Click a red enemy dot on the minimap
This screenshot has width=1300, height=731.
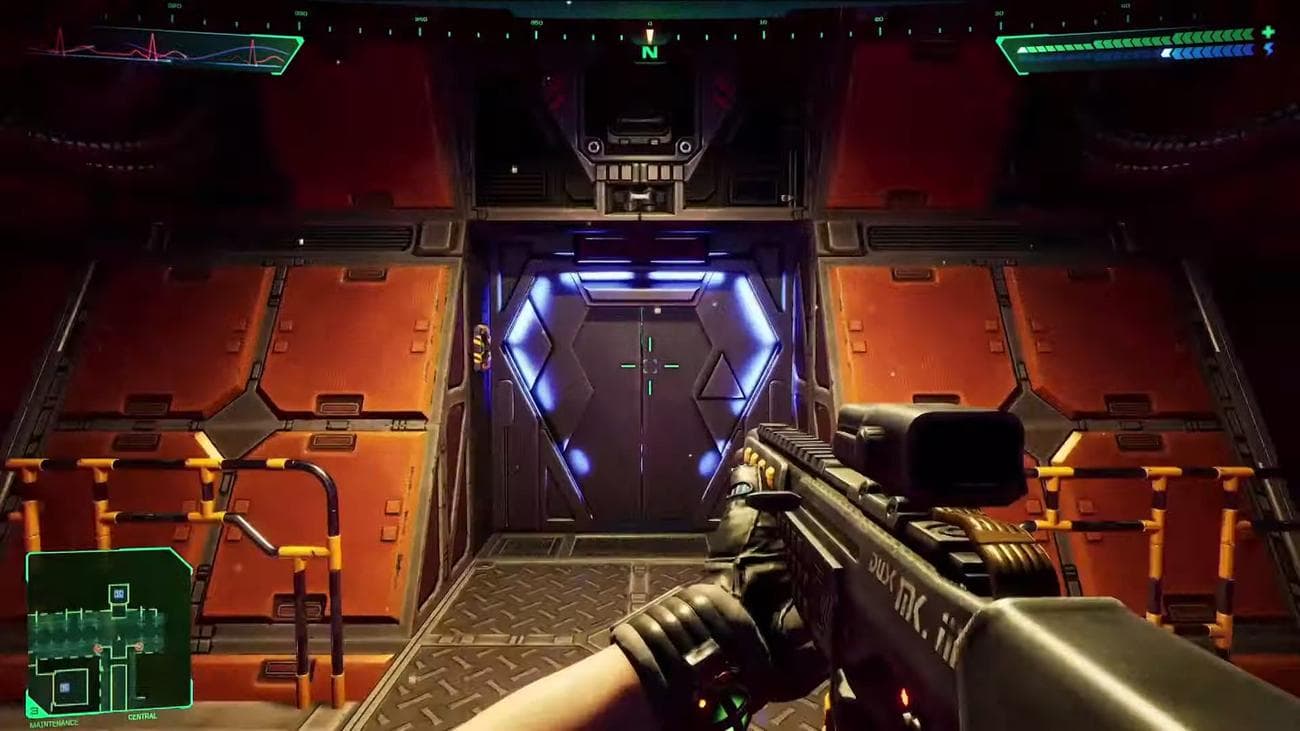(97, 648)
